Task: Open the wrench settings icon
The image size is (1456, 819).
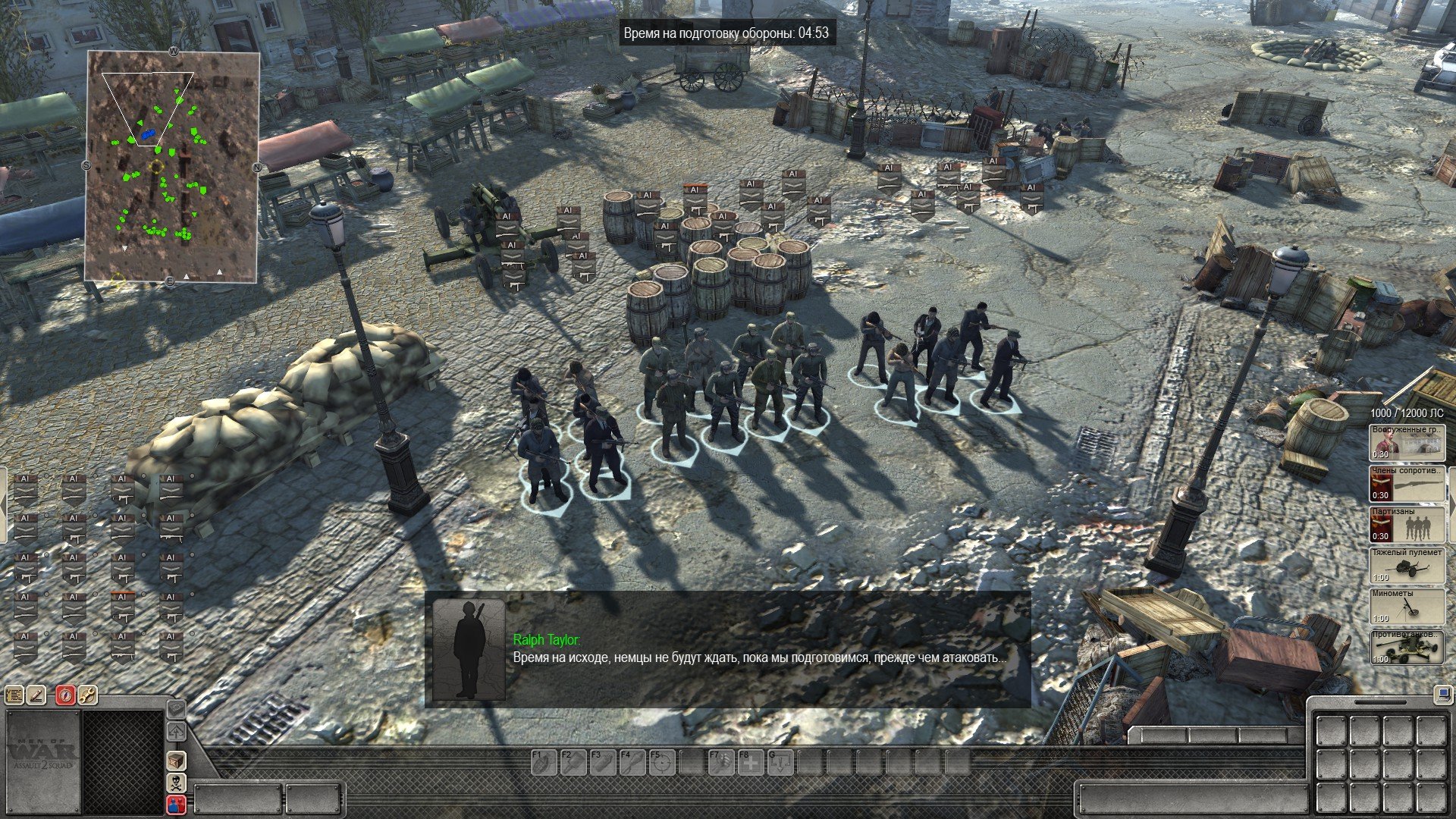Action: tap(88, 695)
